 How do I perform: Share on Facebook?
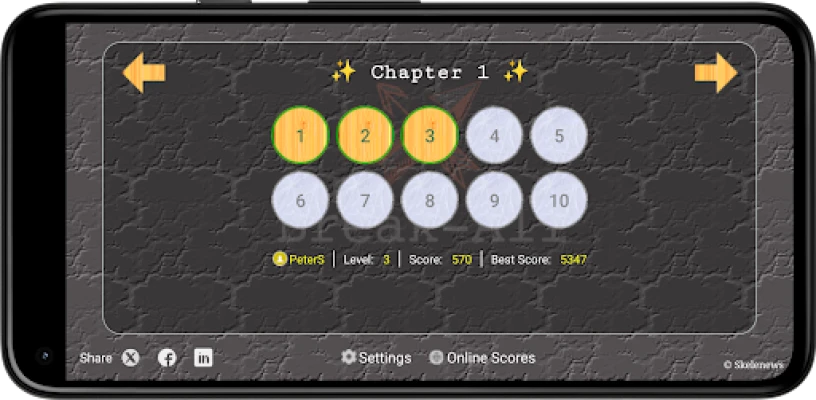point(167,357)
